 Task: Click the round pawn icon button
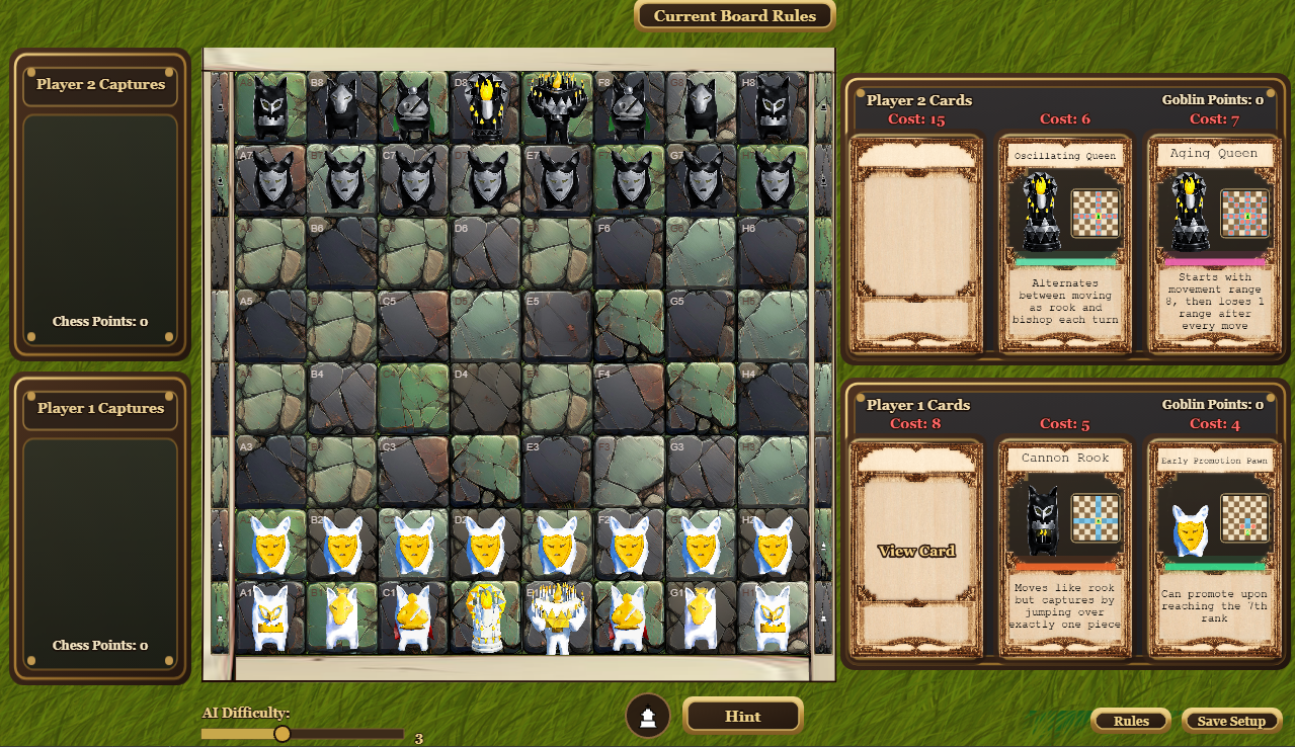pyautogui.click(x=648, y=717)
